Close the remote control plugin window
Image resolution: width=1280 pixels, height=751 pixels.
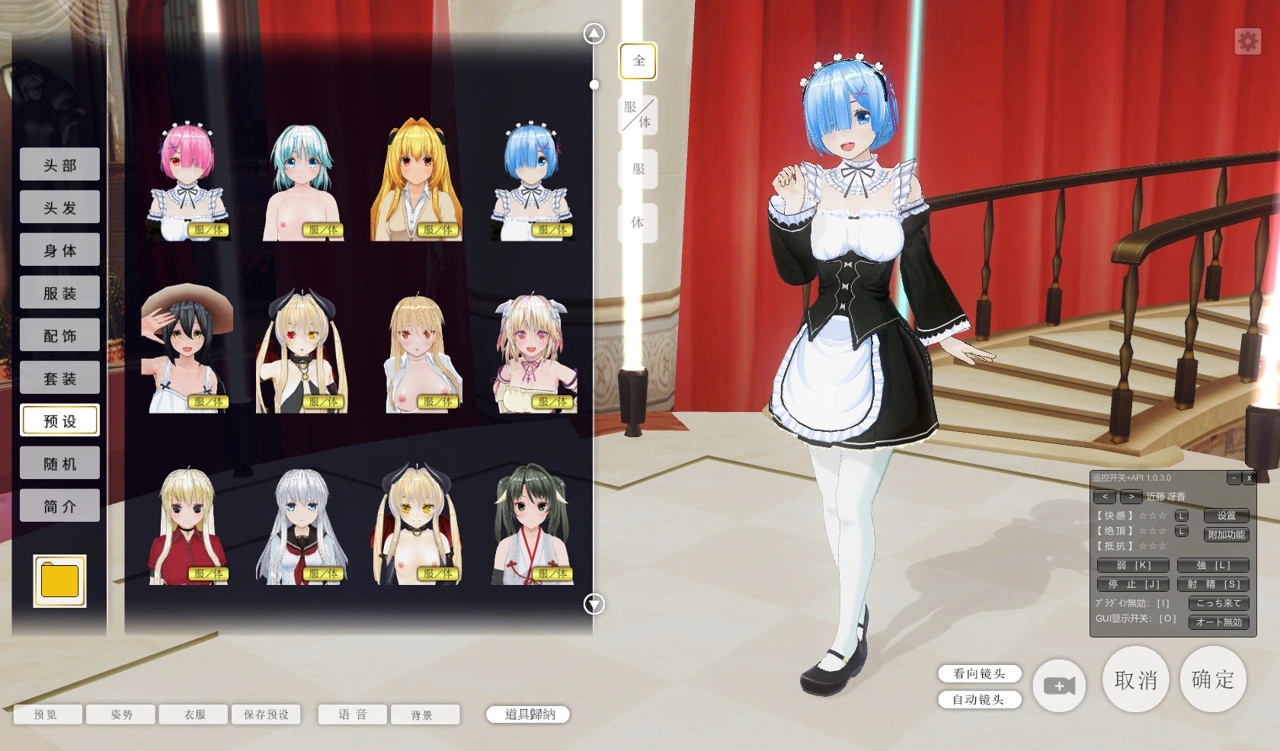(1249, 478)
